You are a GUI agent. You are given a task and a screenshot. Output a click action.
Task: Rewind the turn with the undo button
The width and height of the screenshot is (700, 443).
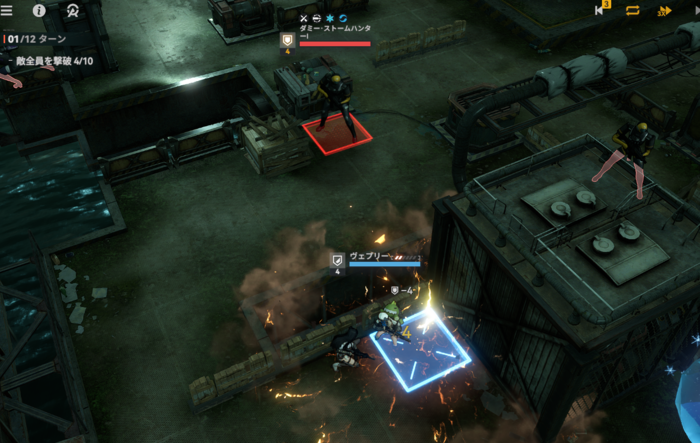(600, 11)
